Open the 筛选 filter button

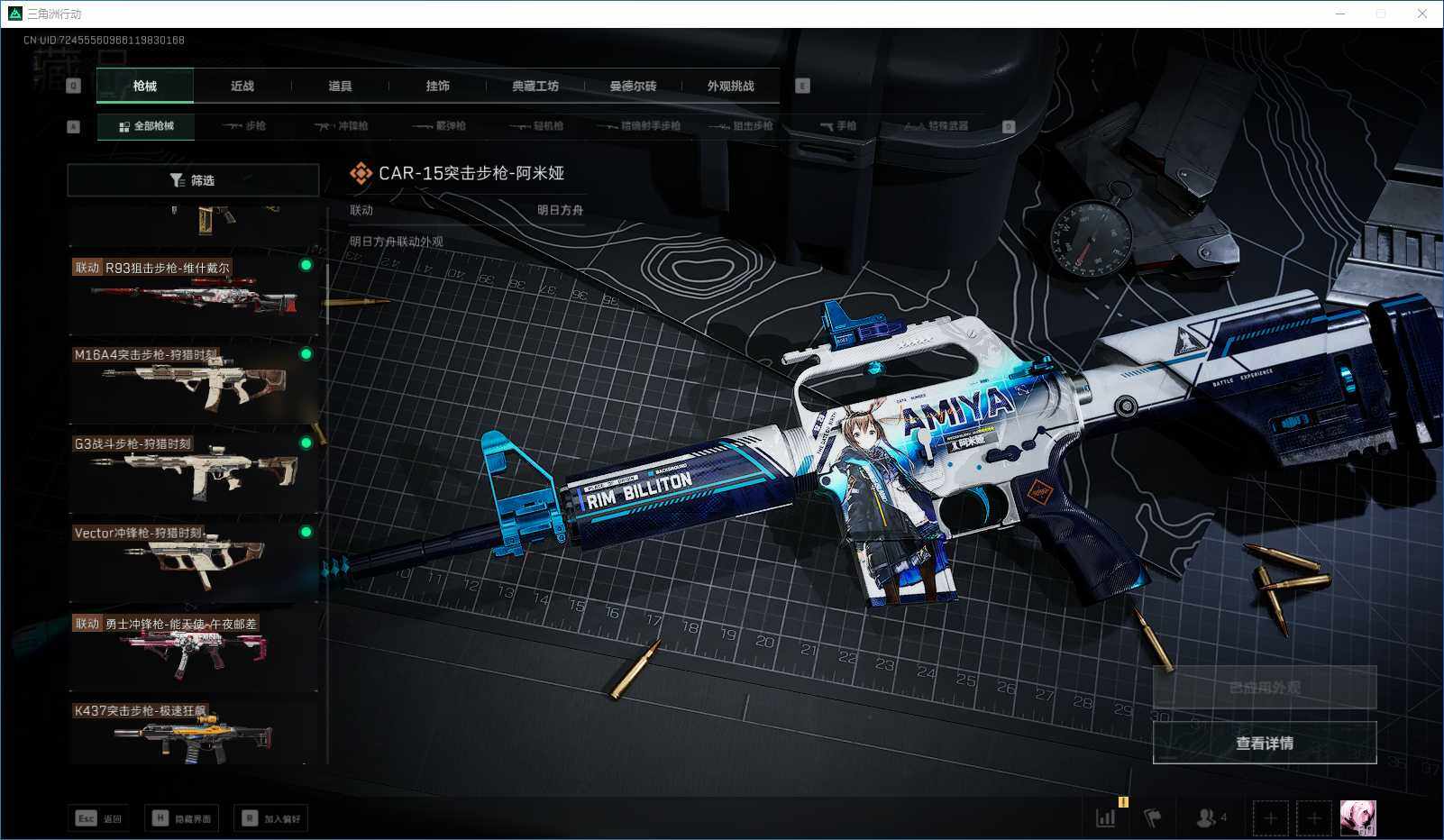[193, 180]
